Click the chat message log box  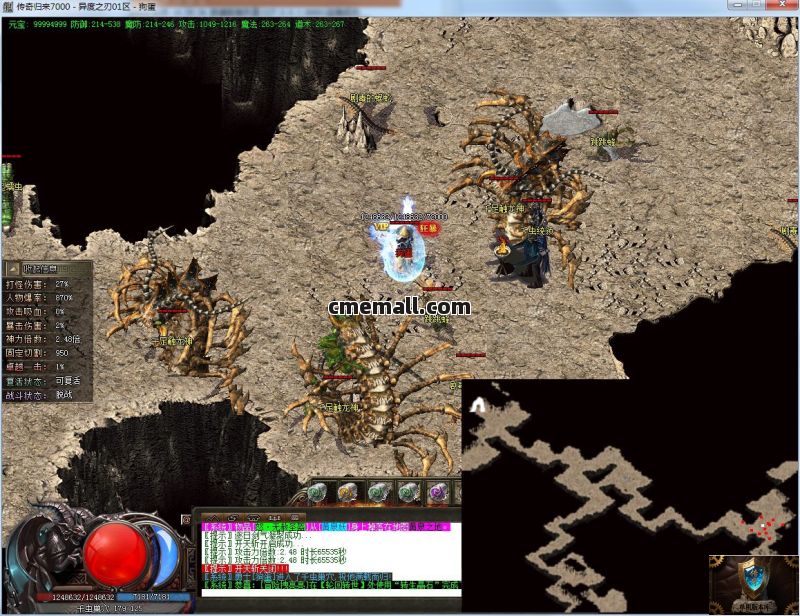326,558
